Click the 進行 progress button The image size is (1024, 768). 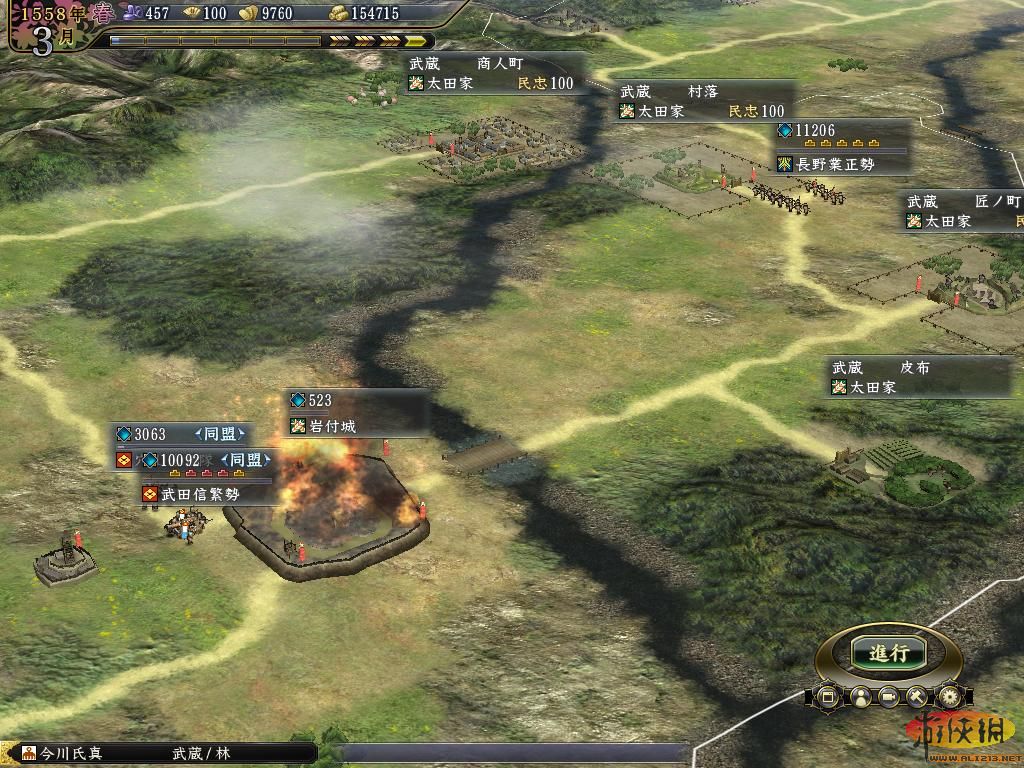pos(888,653)
